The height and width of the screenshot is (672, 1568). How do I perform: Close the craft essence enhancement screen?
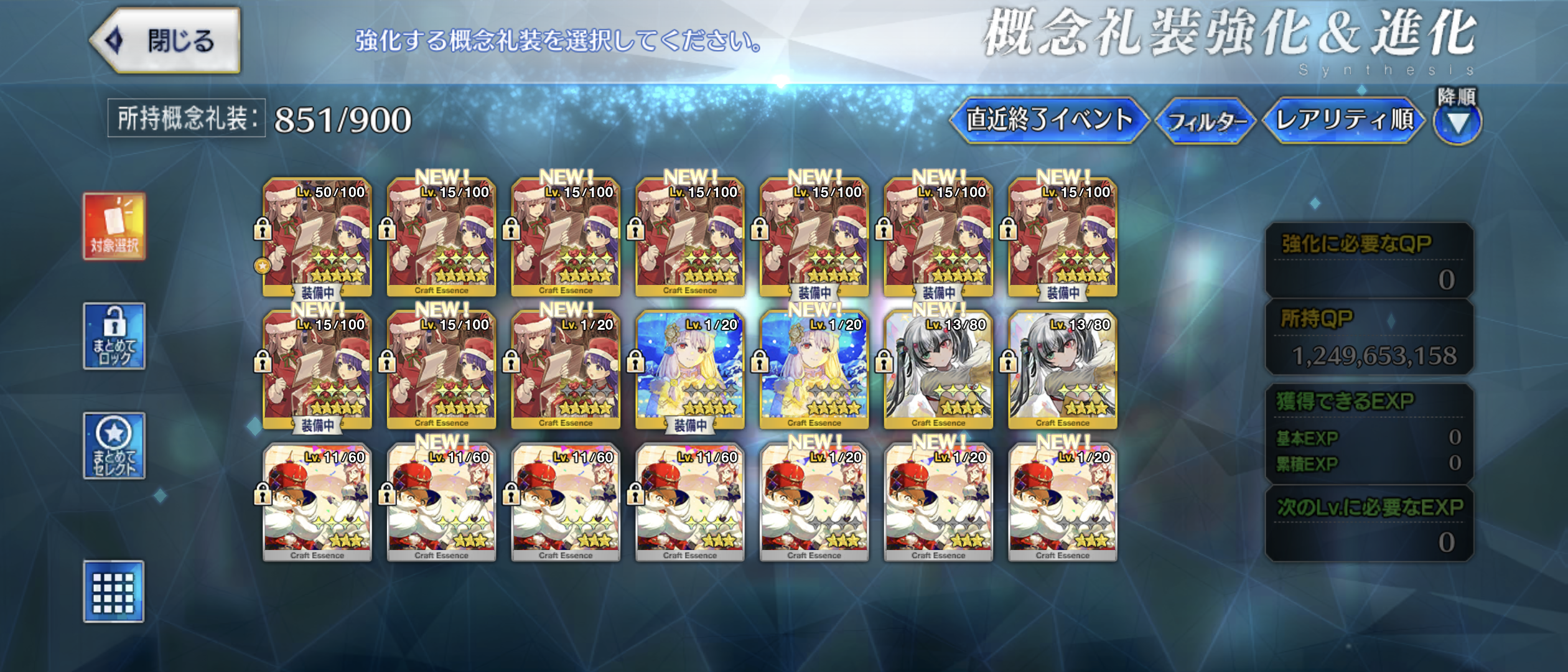click(x=166, y=41)
